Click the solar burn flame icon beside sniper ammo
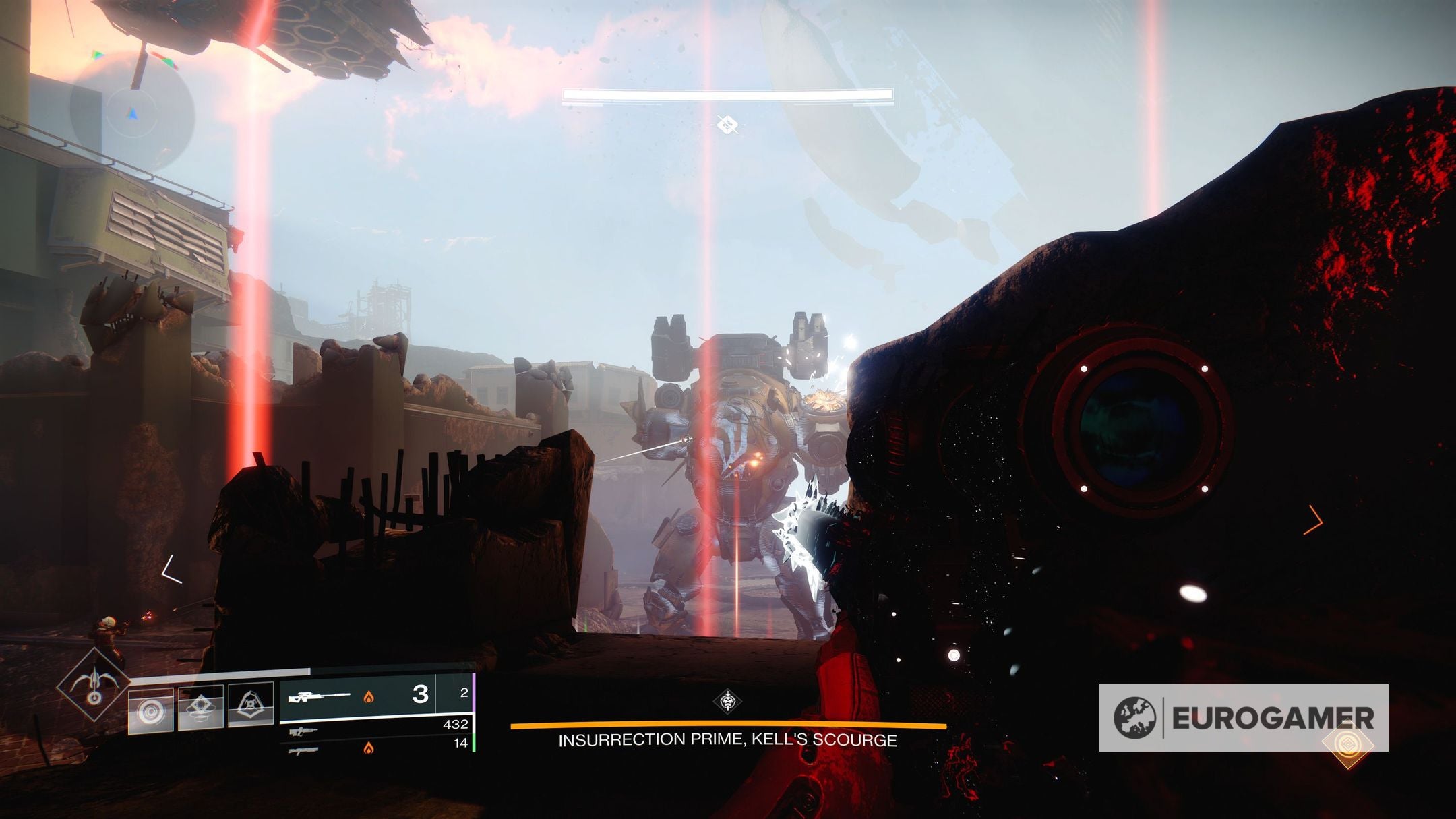Screen dimensions: 1456x819 (x=369, y=698)
